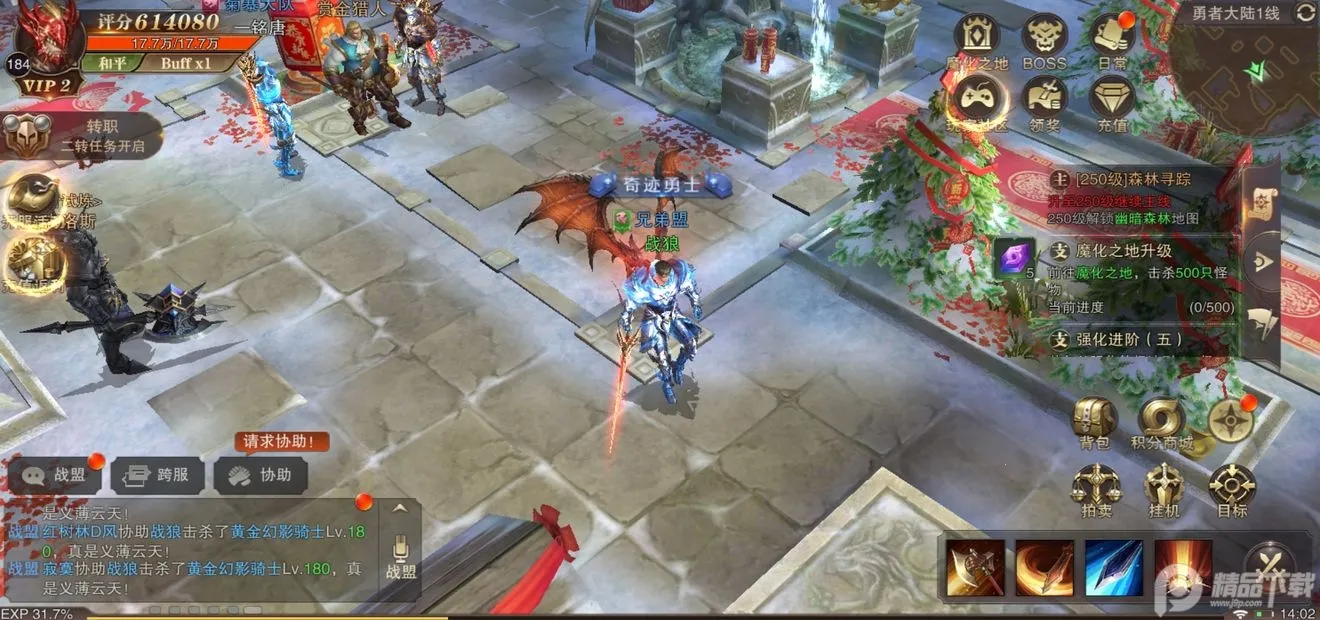Open the circular minimap

pos(1244,75)
